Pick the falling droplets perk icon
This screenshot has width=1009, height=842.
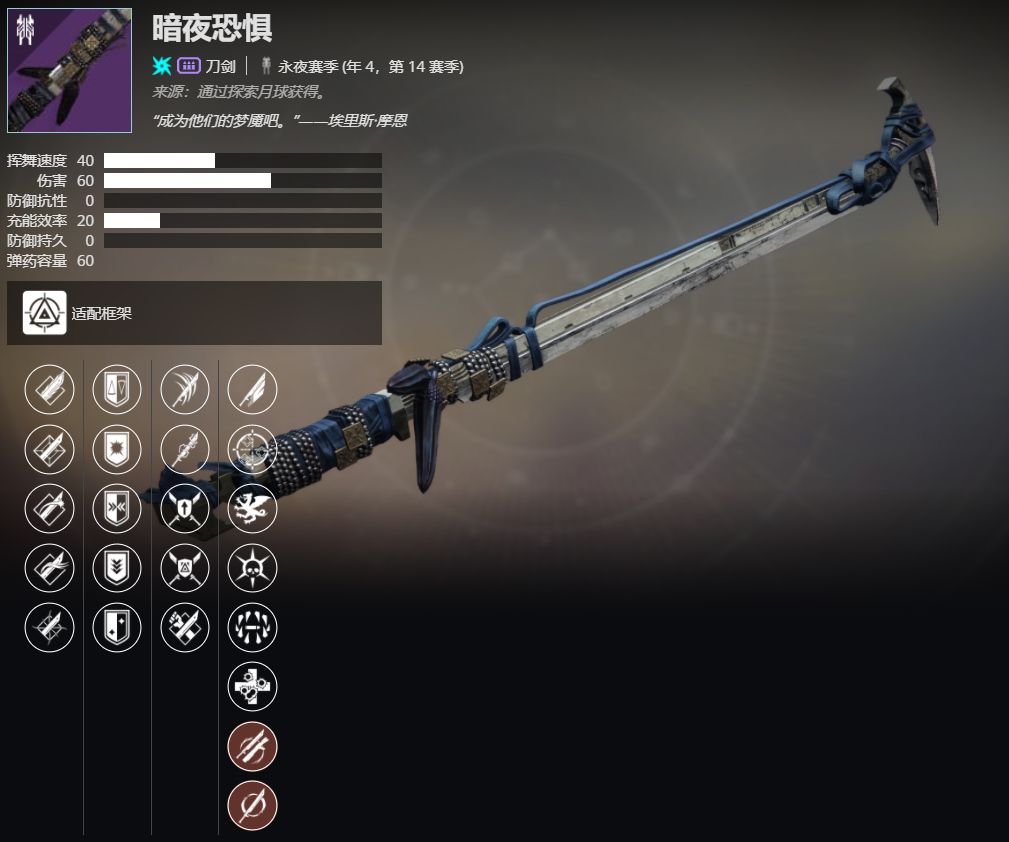click(253, 627)
